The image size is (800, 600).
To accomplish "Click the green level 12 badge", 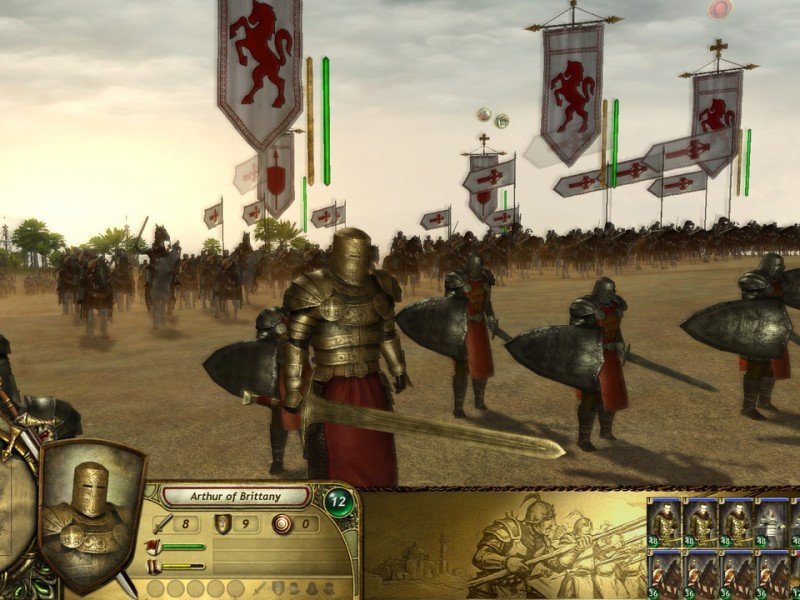I will click(x=339, y=501).
